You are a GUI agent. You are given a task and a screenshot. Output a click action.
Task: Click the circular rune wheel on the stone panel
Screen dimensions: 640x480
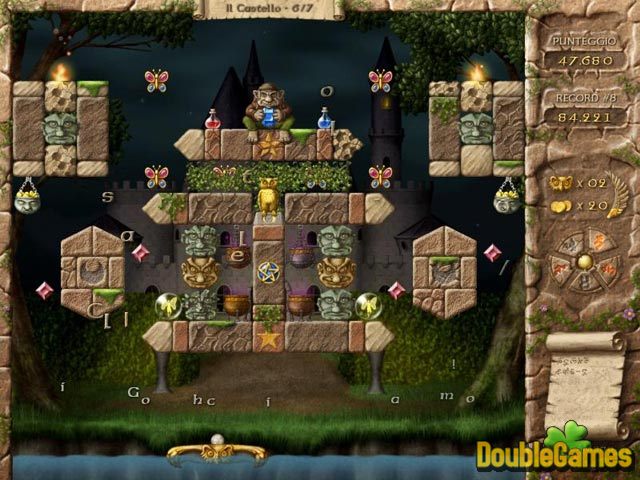coord(582,261)
